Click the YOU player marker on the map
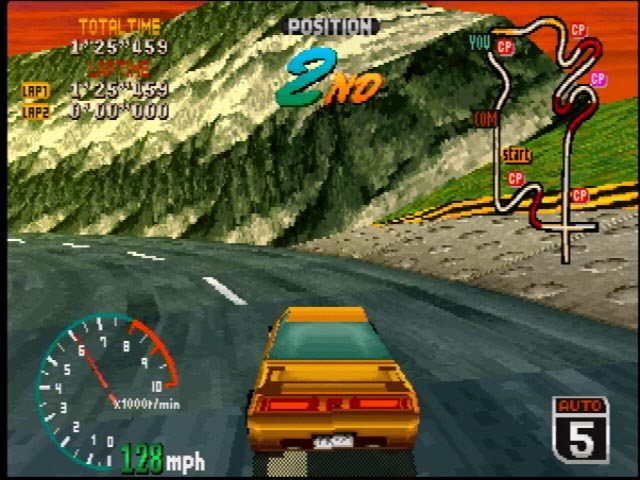The width and height of the screenshot is (640, 480). tap(480, 42)
